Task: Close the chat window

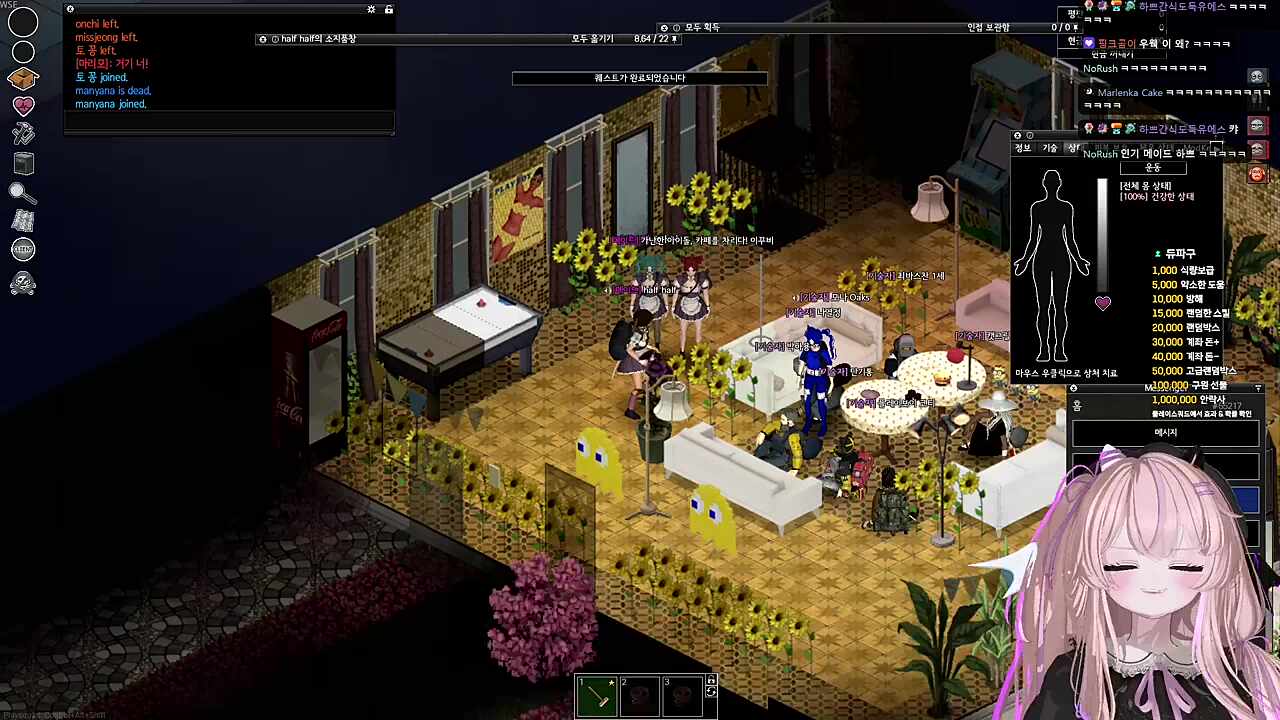Action: [x=70, y=10]
